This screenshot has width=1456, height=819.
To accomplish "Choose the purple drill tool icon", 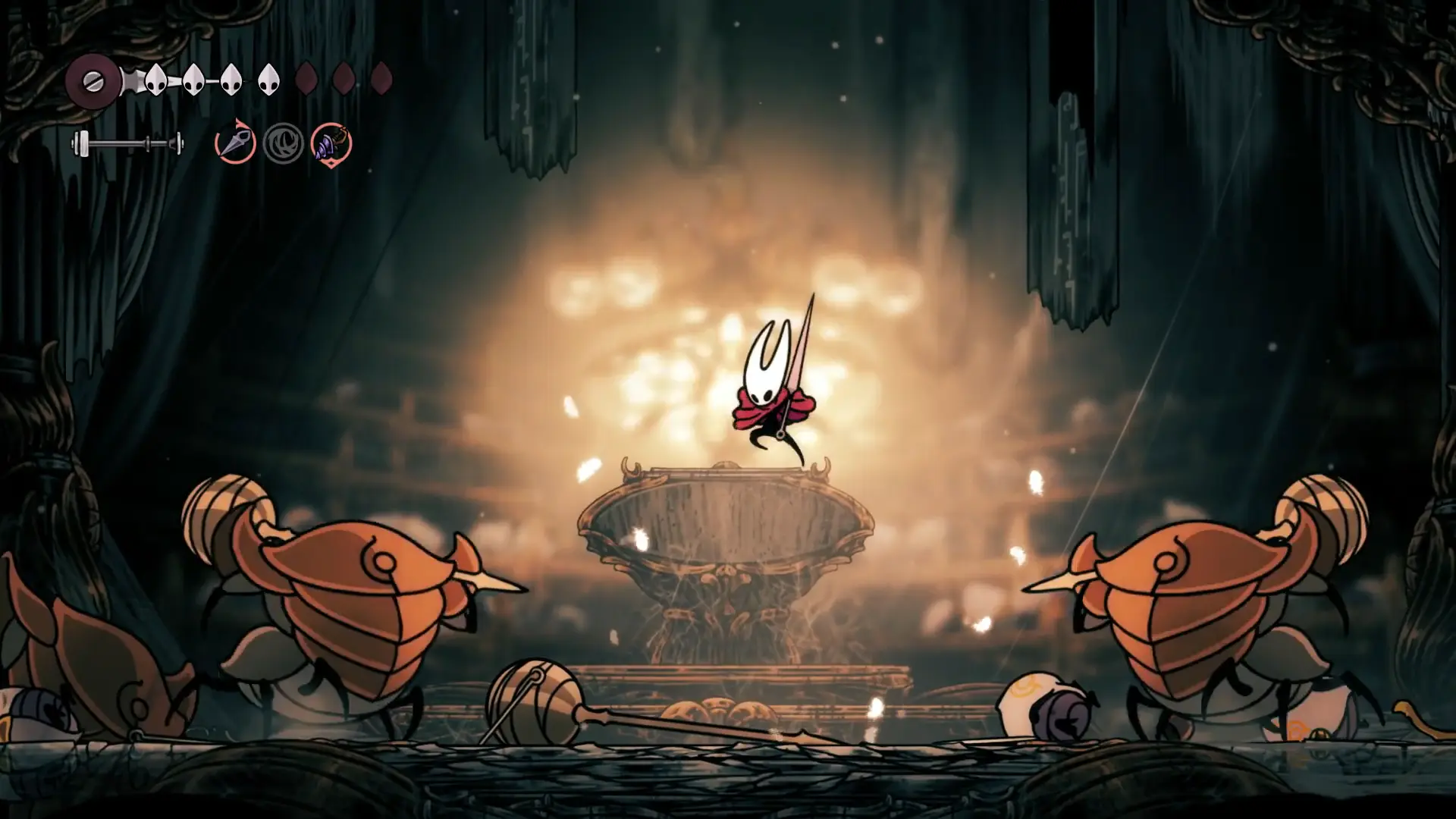I will pos(331,143).
